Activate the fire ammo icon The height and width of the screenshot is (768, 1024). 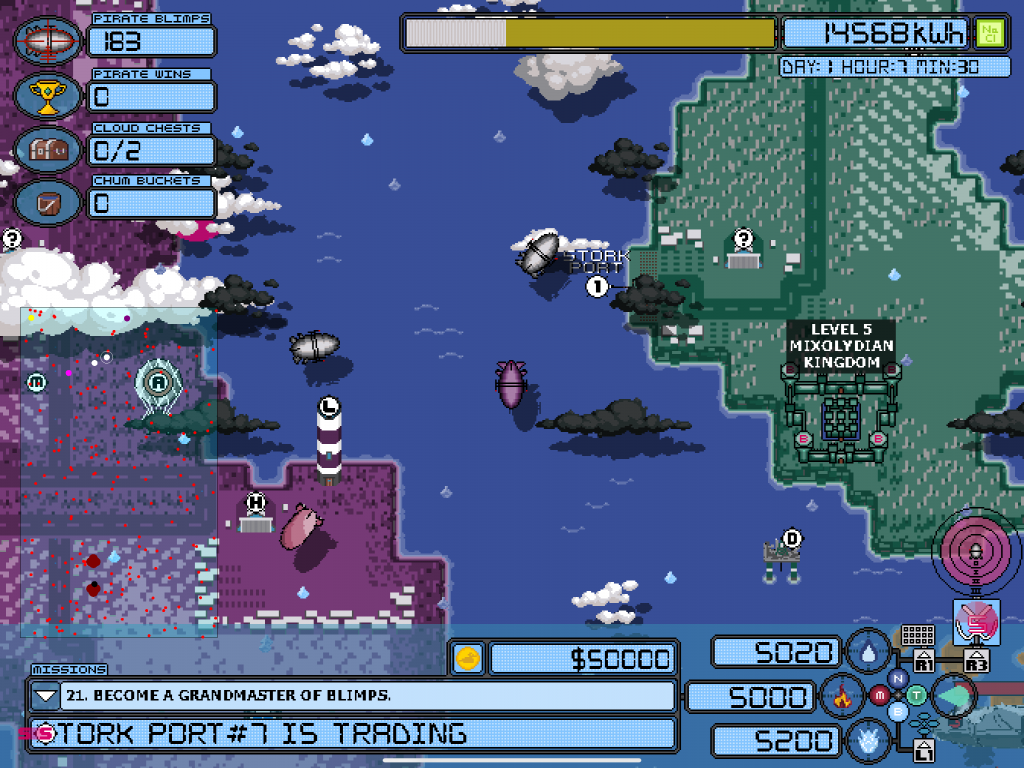[x=842, y=696]
